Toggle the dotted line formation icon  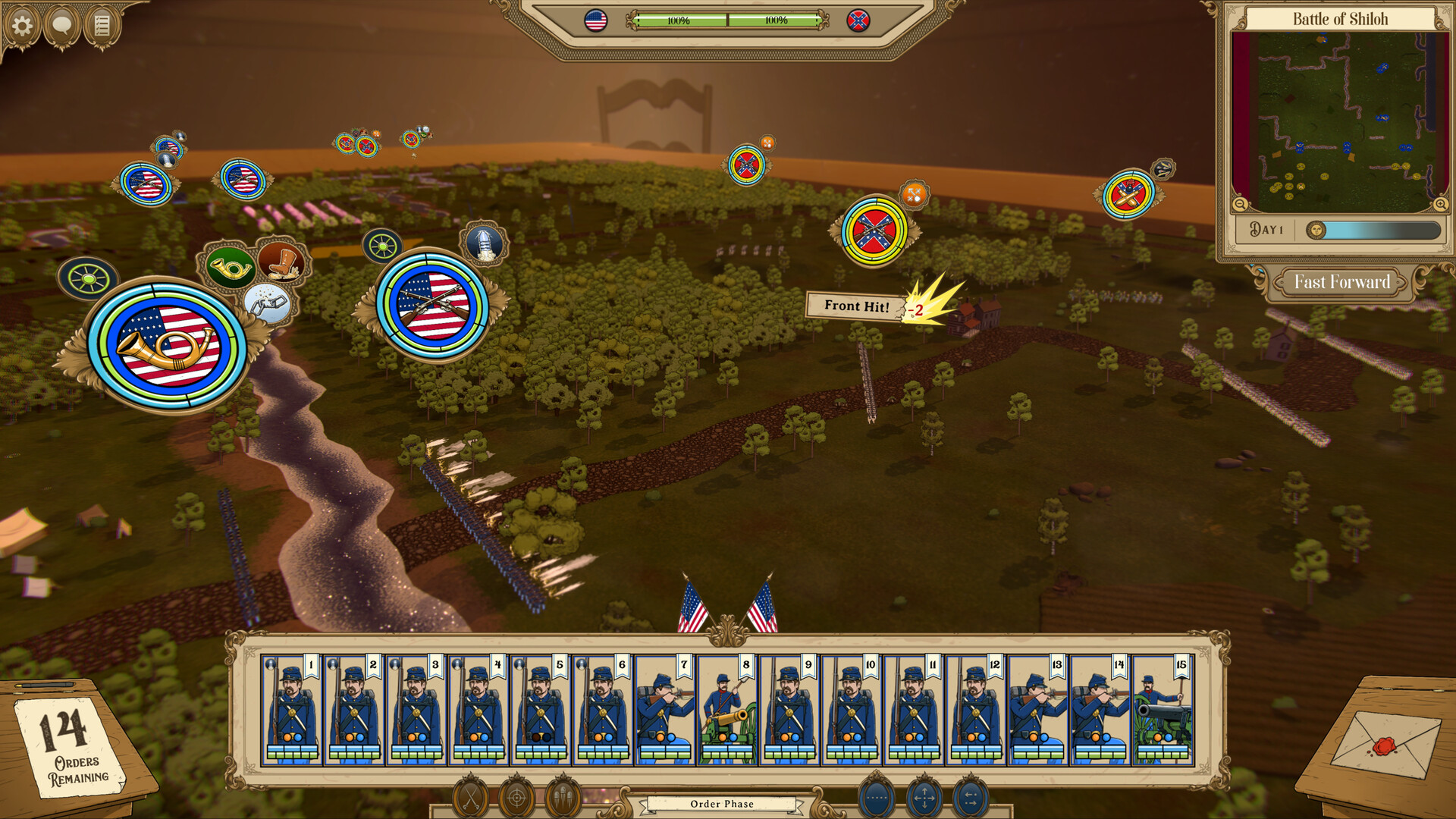[876, 797]
